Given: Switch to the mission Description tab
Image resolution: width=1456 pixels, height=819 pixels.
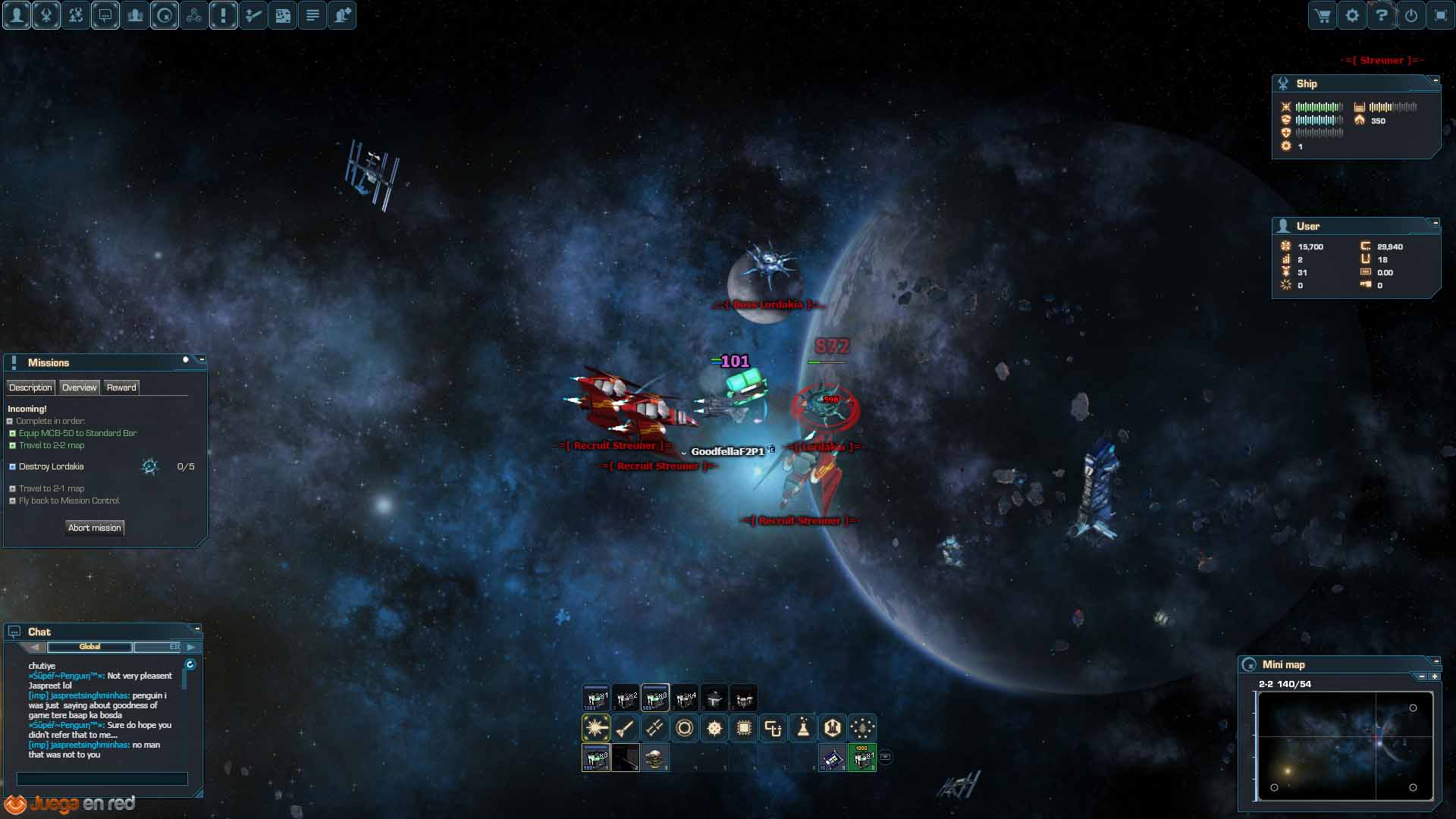Looking at the screenshot, I should tap(30, 388).
